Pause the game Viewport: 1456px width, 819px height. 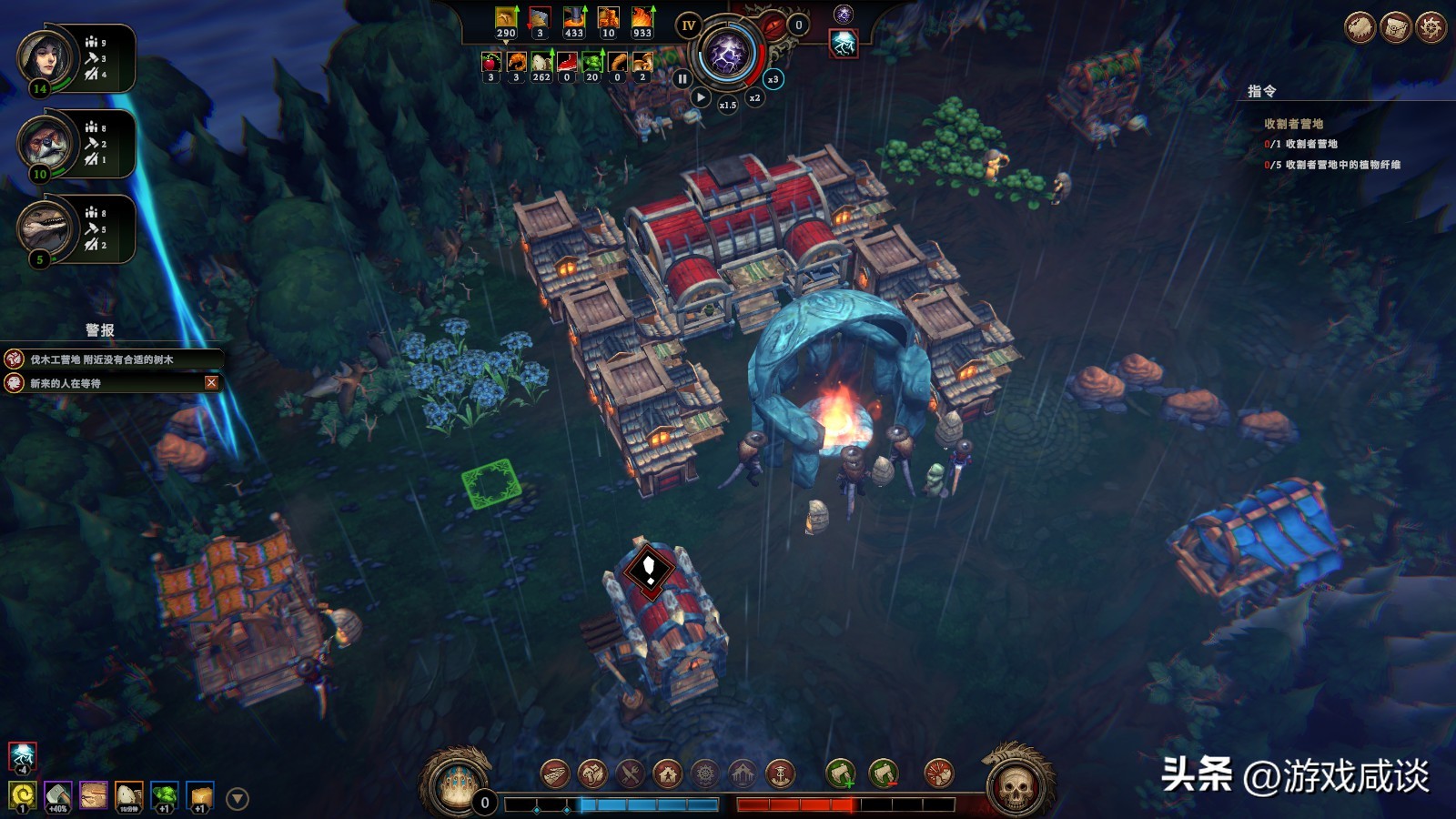[682, 79]
